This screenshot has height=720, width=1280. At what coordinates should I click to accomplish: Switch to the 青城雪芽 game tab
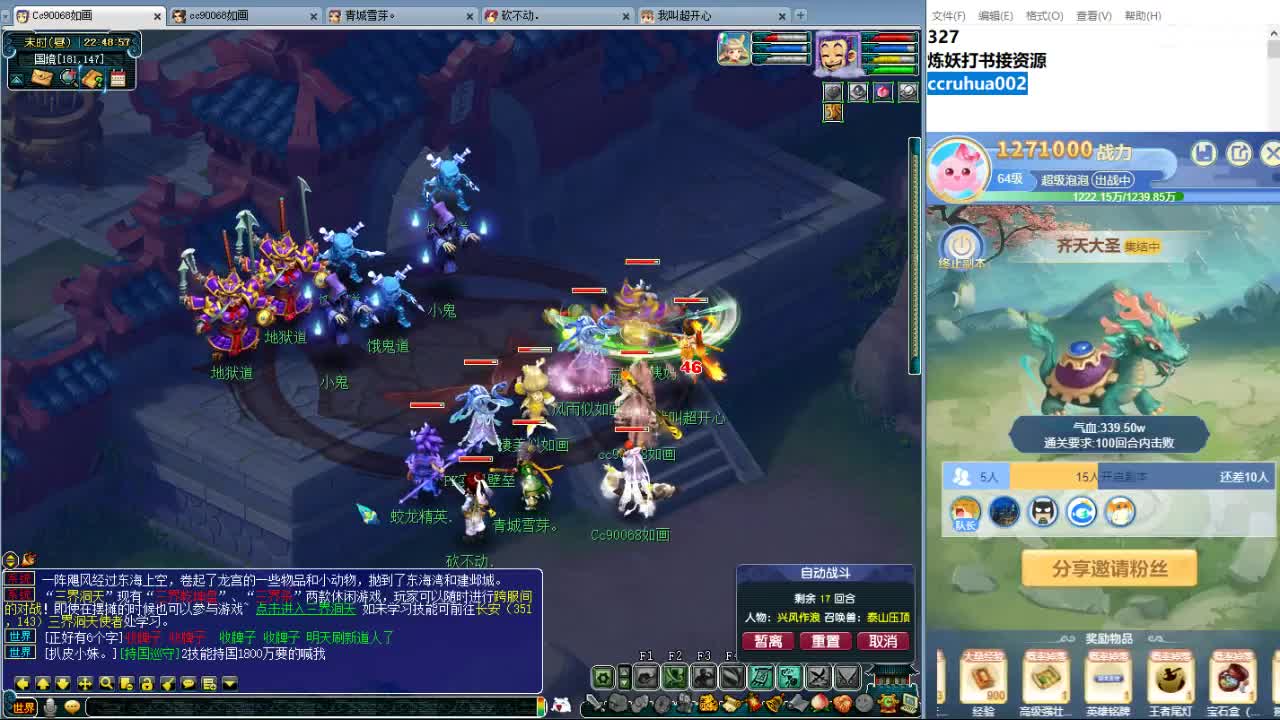click(x=375, y=16)
